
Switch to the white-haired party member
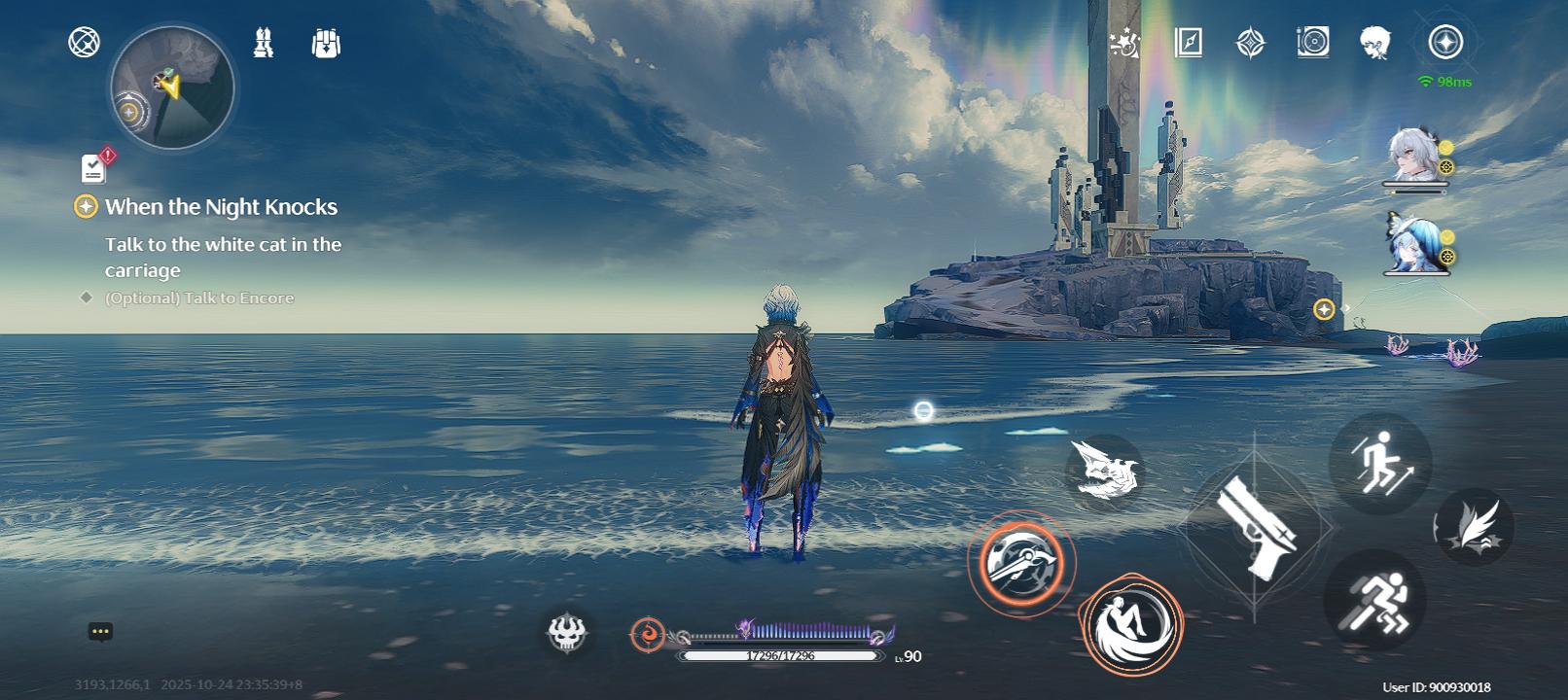(1413, 156)
